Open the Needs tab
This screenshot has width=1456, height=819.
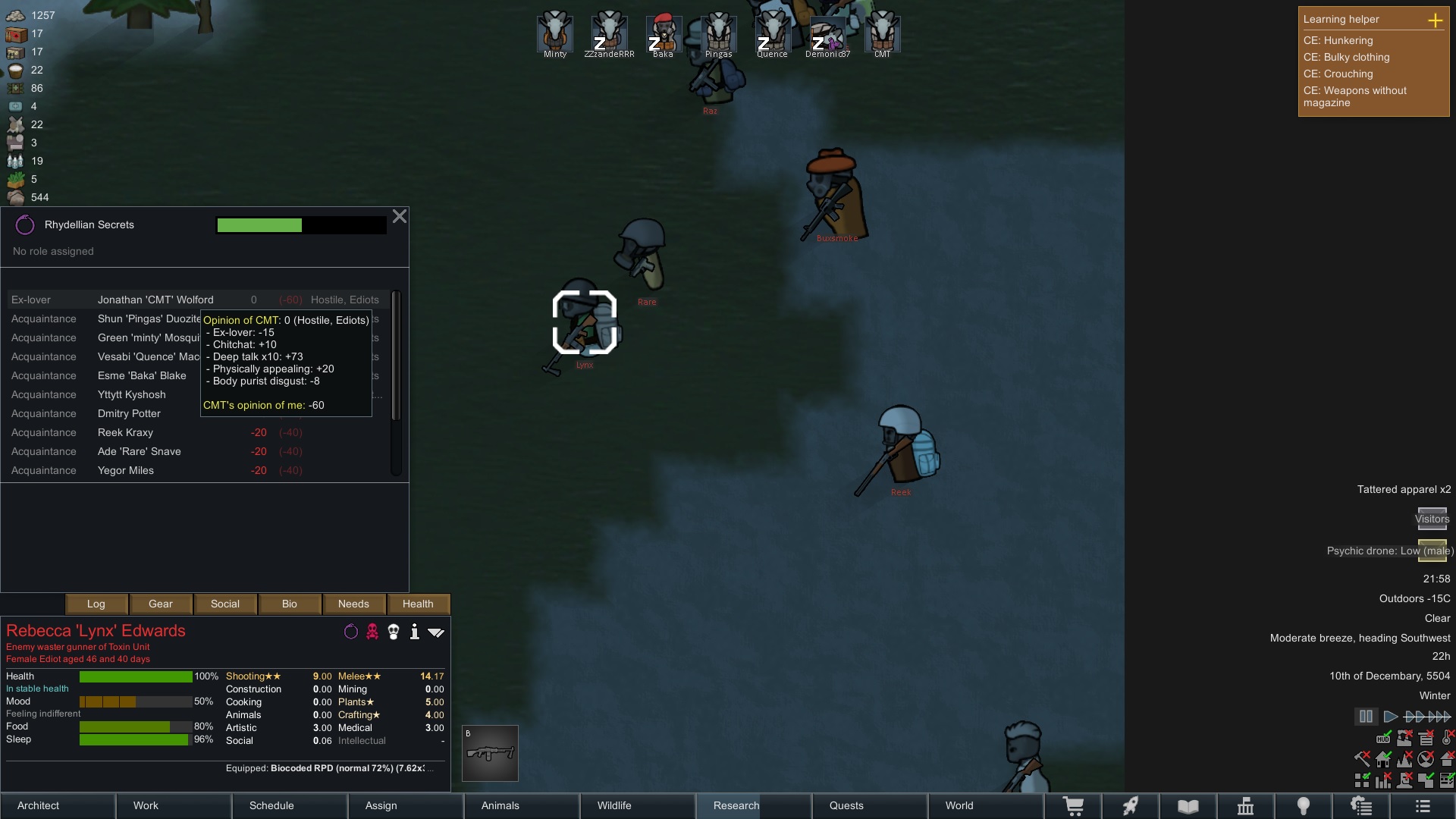tap(353, 604)
